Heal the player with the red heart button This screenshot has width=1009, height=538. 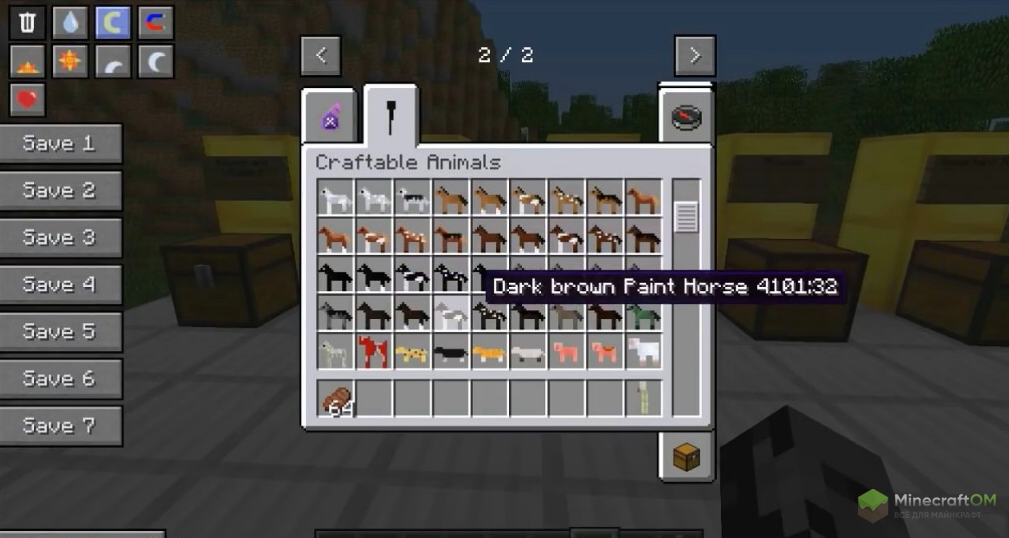[27, 99]
